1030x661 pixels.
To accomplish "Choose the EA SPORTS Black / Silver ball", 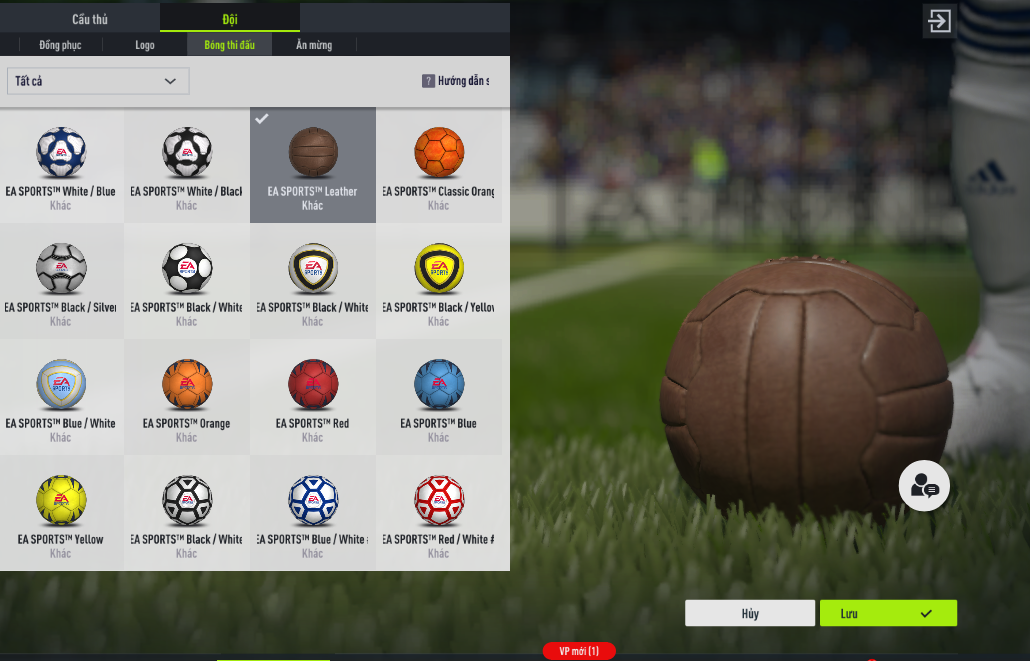I will coord(61,281).
